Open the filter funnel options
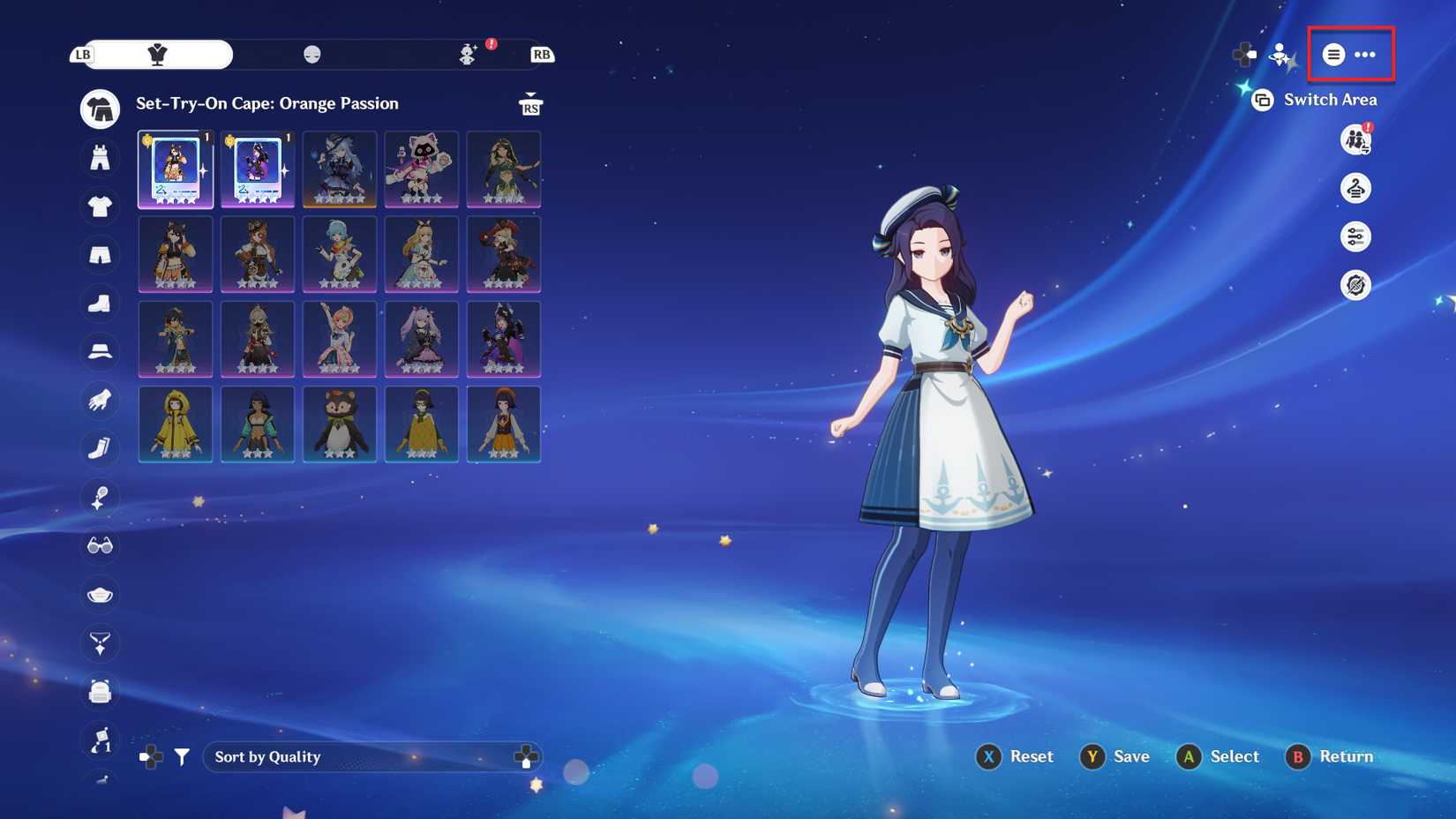The image size is (1456, 819). click(182, 756)
